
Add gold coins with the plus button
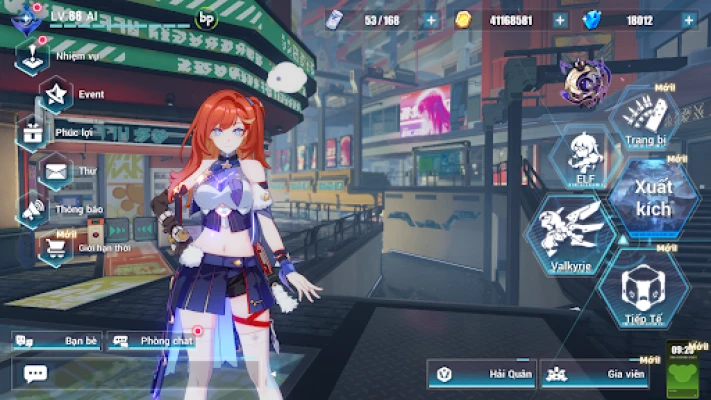tap(560, 20)
